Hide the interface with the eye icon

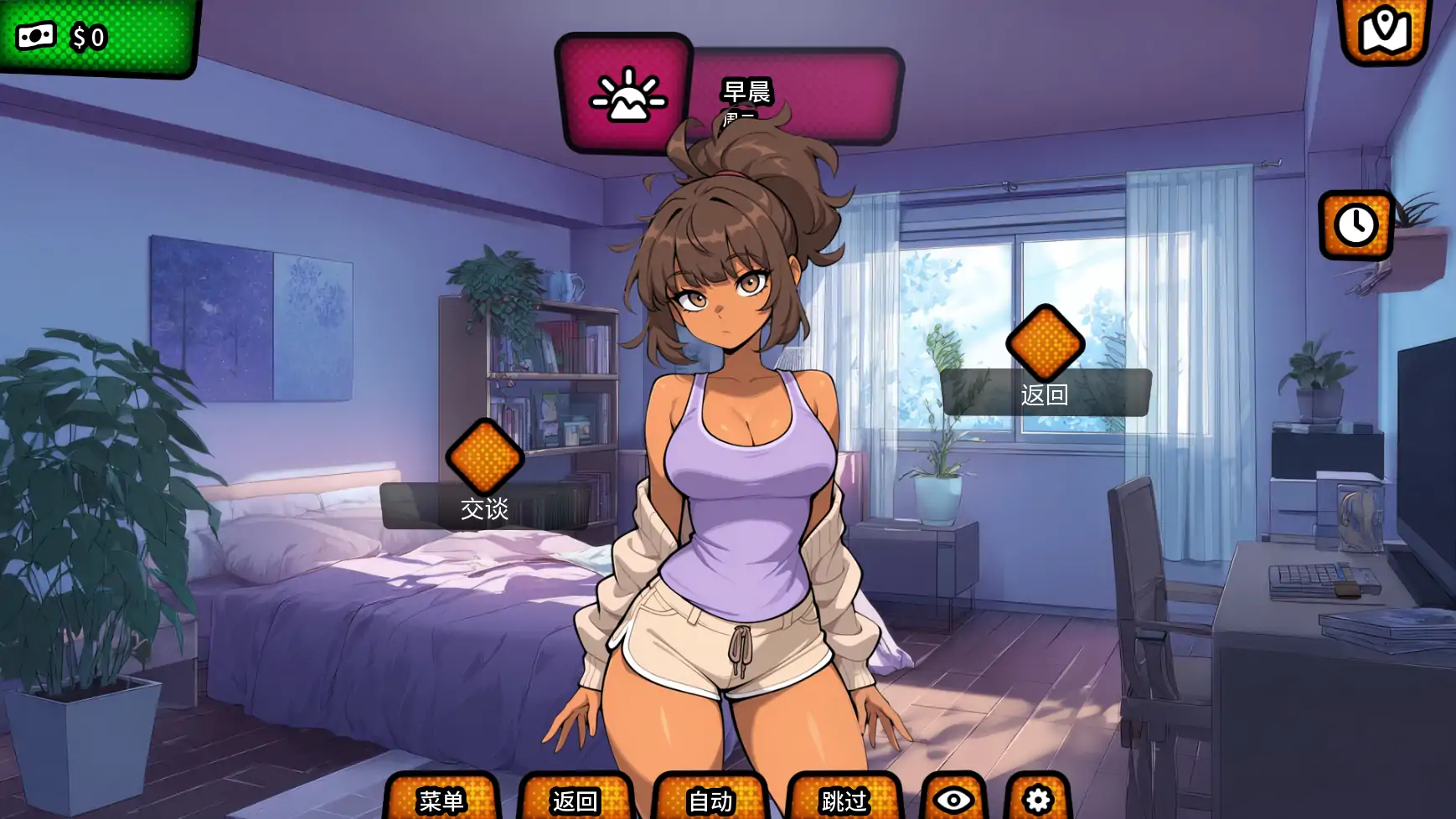(x=953, y=800)
